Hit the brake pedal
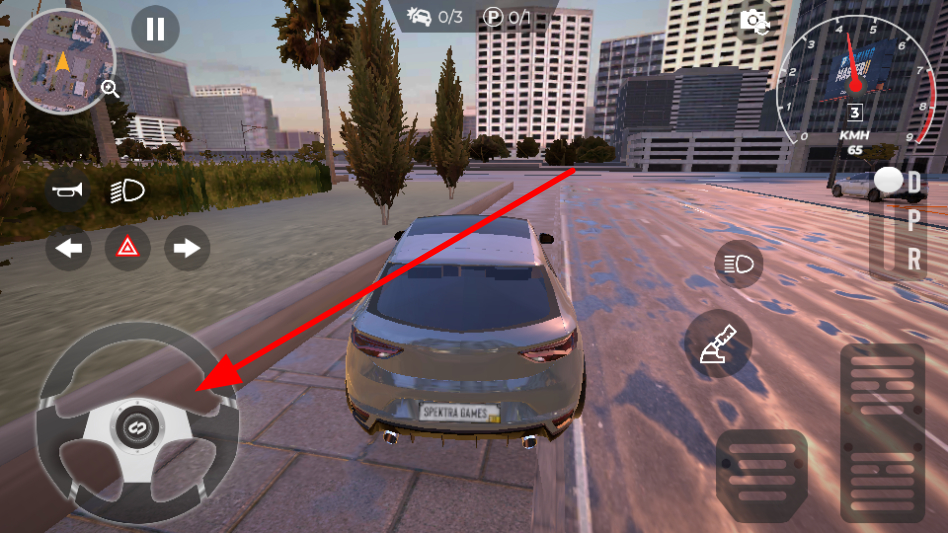The image size is (948, 533). click(x=762, y=475)
